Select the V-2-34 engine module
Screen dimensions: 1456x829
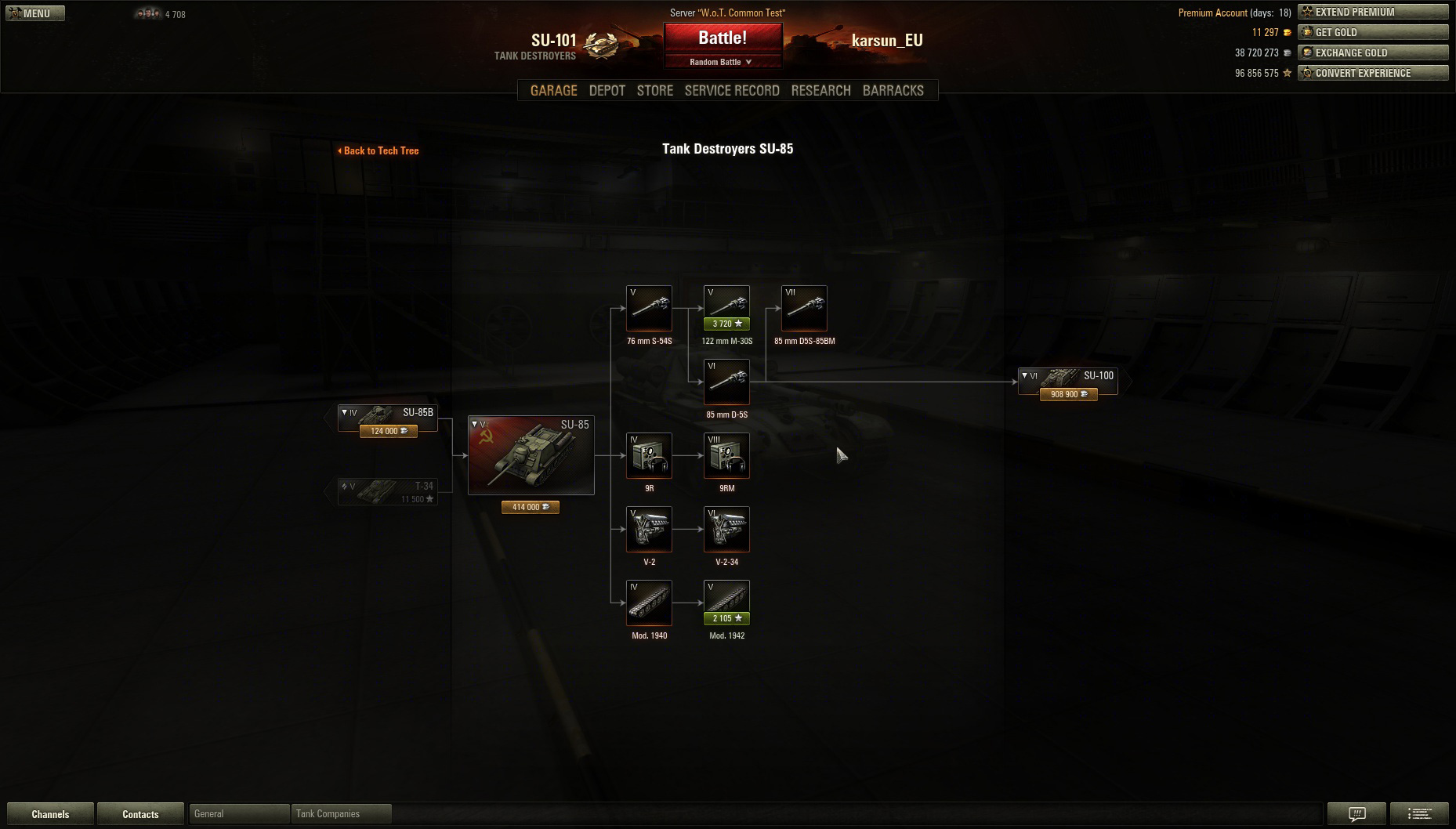point(726,529)
